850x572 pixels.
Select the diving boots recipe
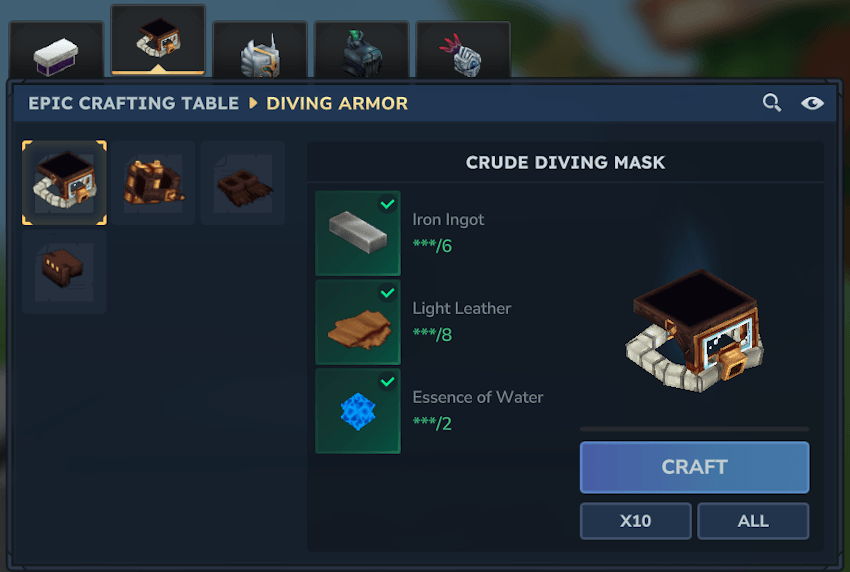click(64, 271)
